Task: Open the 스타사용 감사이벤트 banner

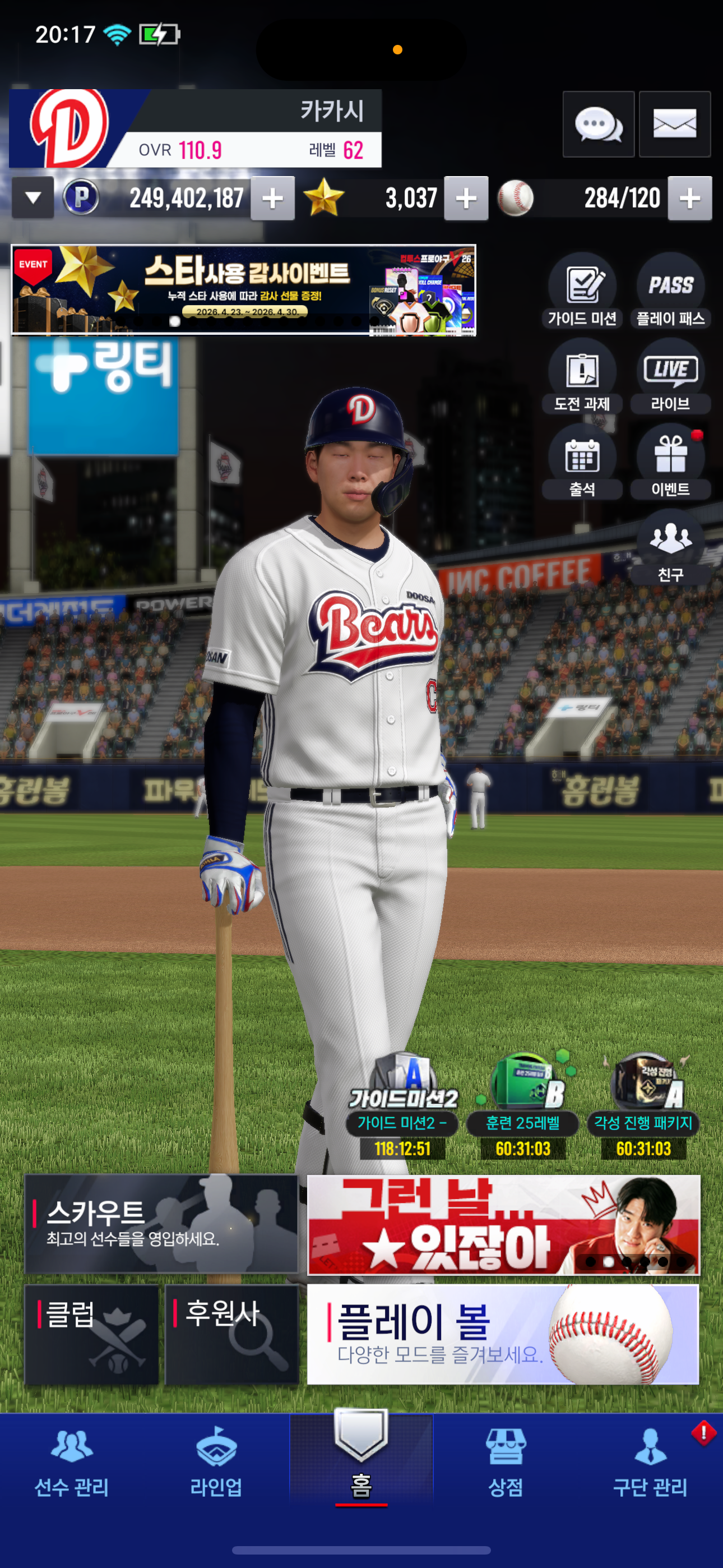Action: (243, 290)
